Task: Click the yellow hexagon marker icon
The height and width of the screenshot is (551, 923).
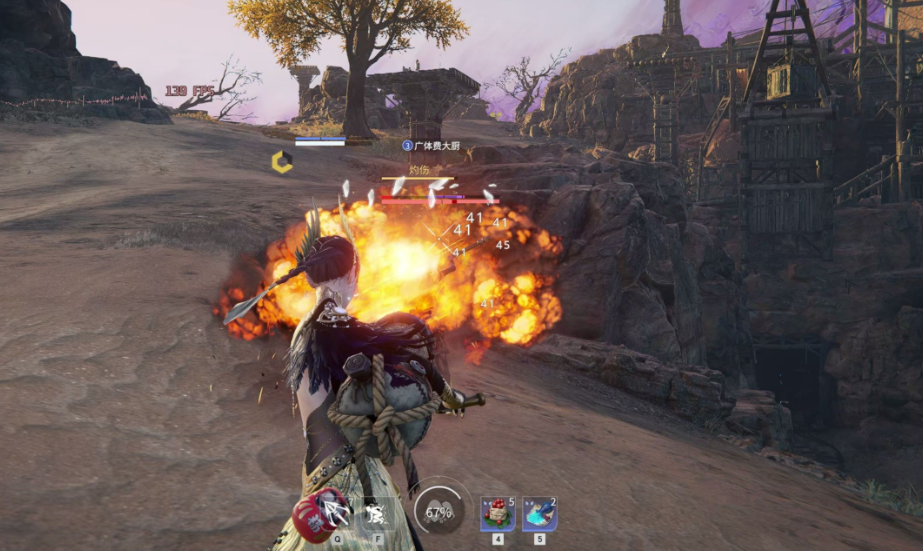Action: click(282, 162)
